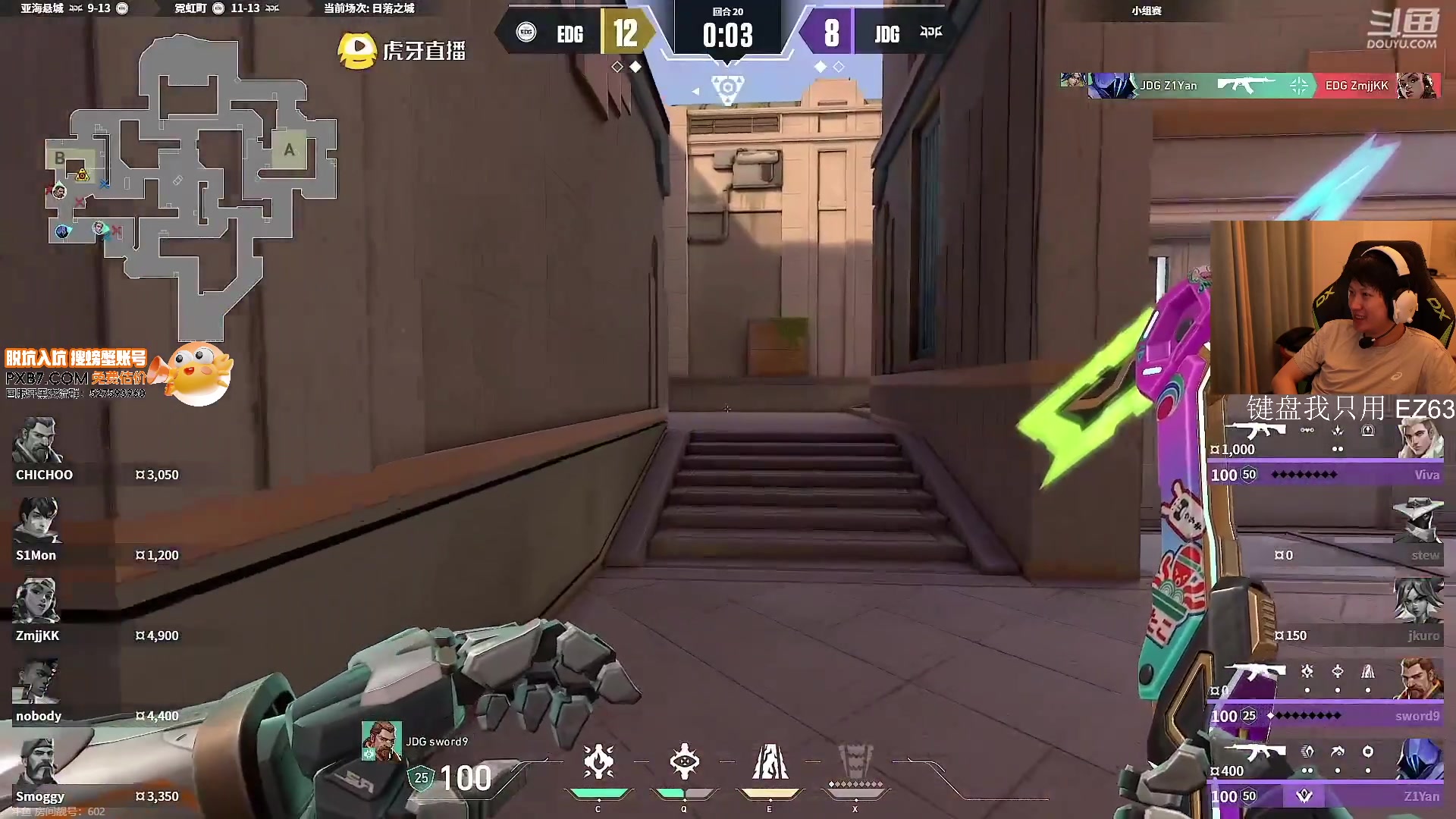This screenshot has height=819, width=1456.
Task: Click the Rolling Thunder ultimate icon
Action: tap(855, 762)
